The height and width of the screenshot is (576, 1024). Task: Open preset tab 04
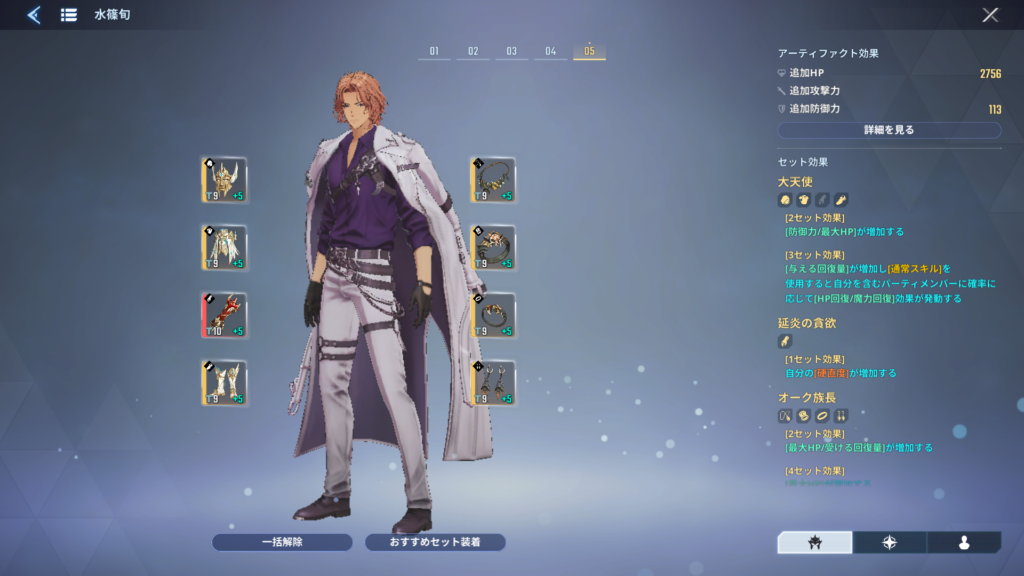click(x=550, y=51)
